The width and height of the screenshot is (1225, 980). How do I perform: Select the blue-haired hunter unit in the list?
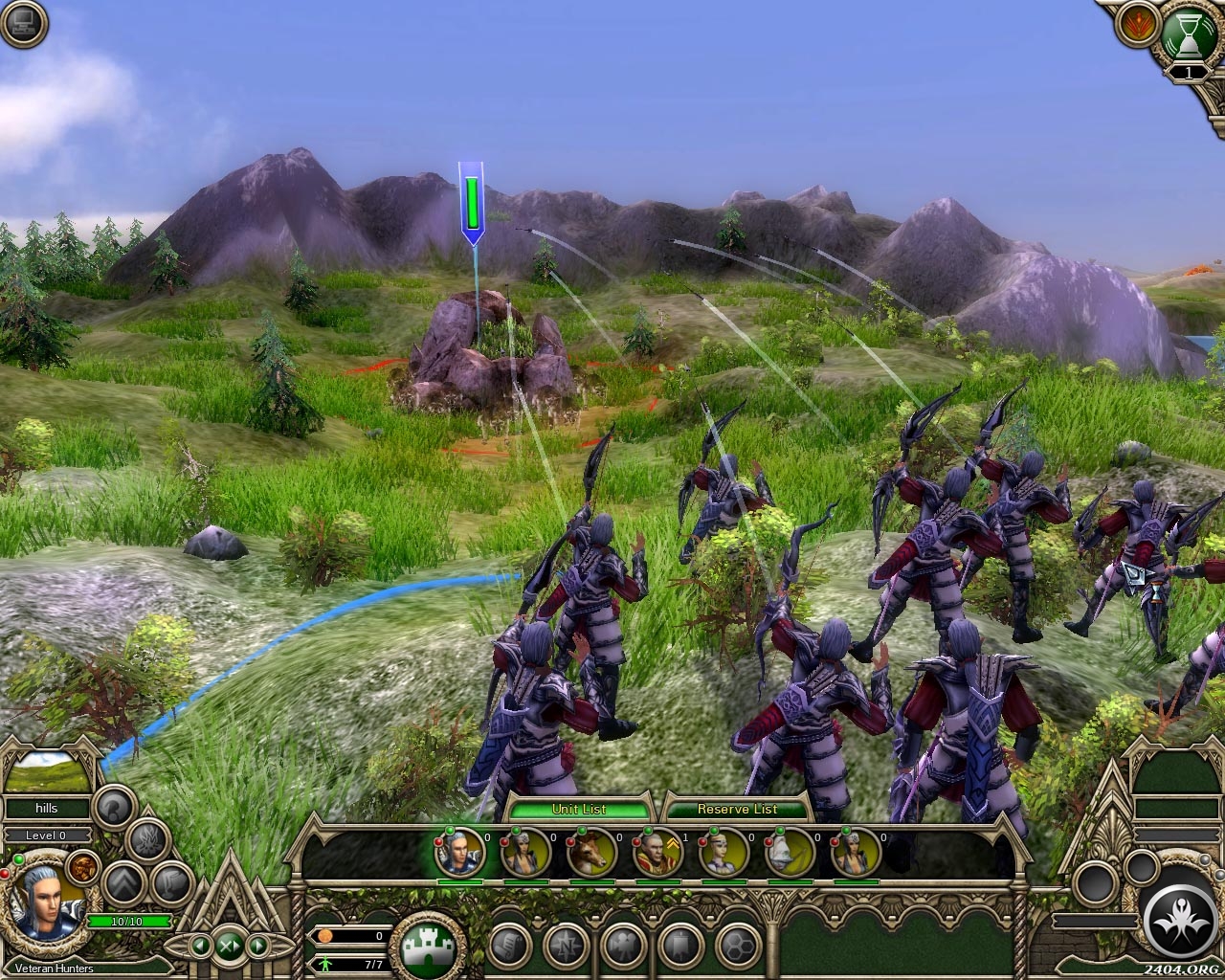click(459, 851)
